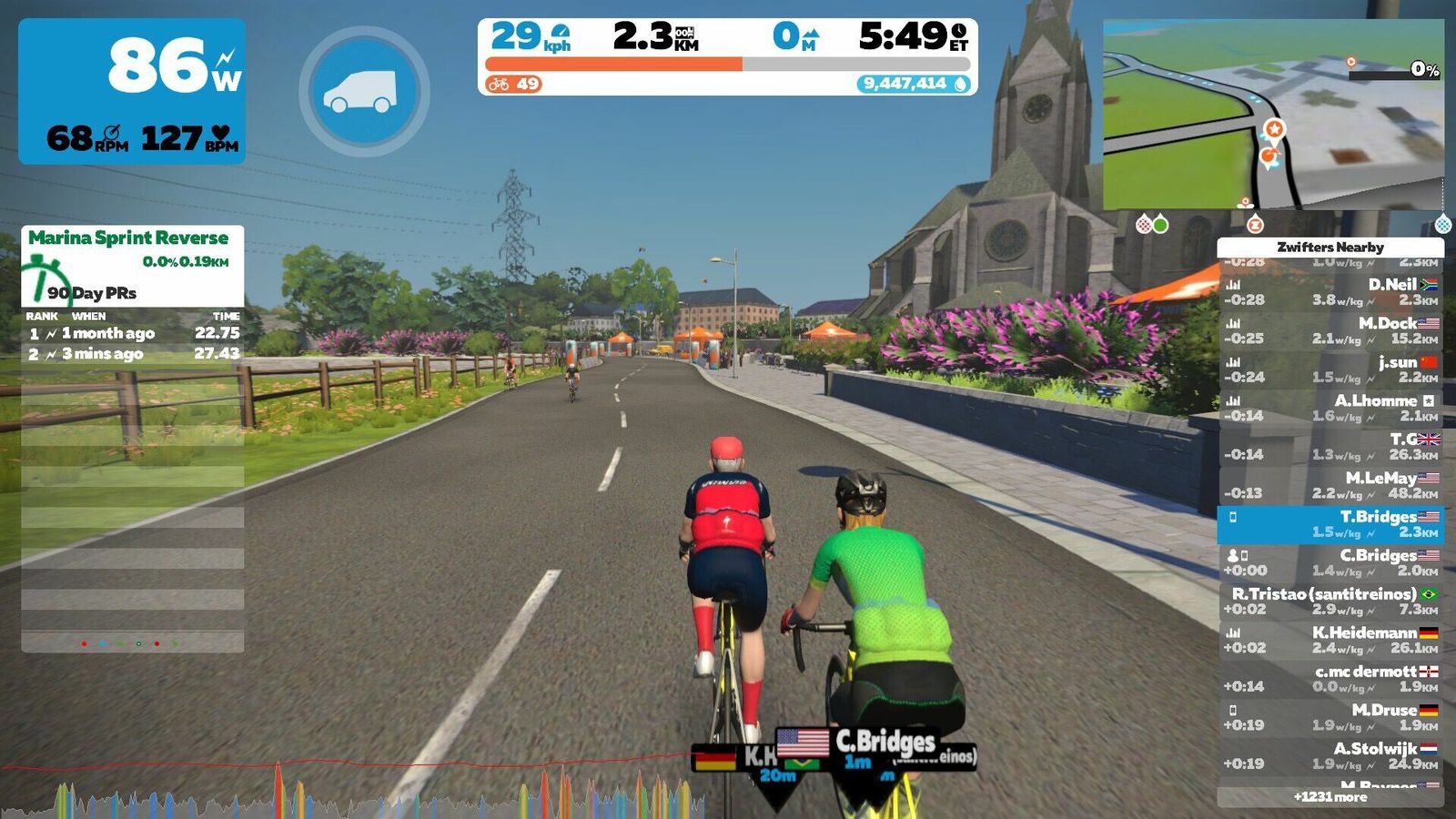Select D.Neil in Zwifters Nearby list
The image size is (1456, 819).
click(x=1330, y=291)
